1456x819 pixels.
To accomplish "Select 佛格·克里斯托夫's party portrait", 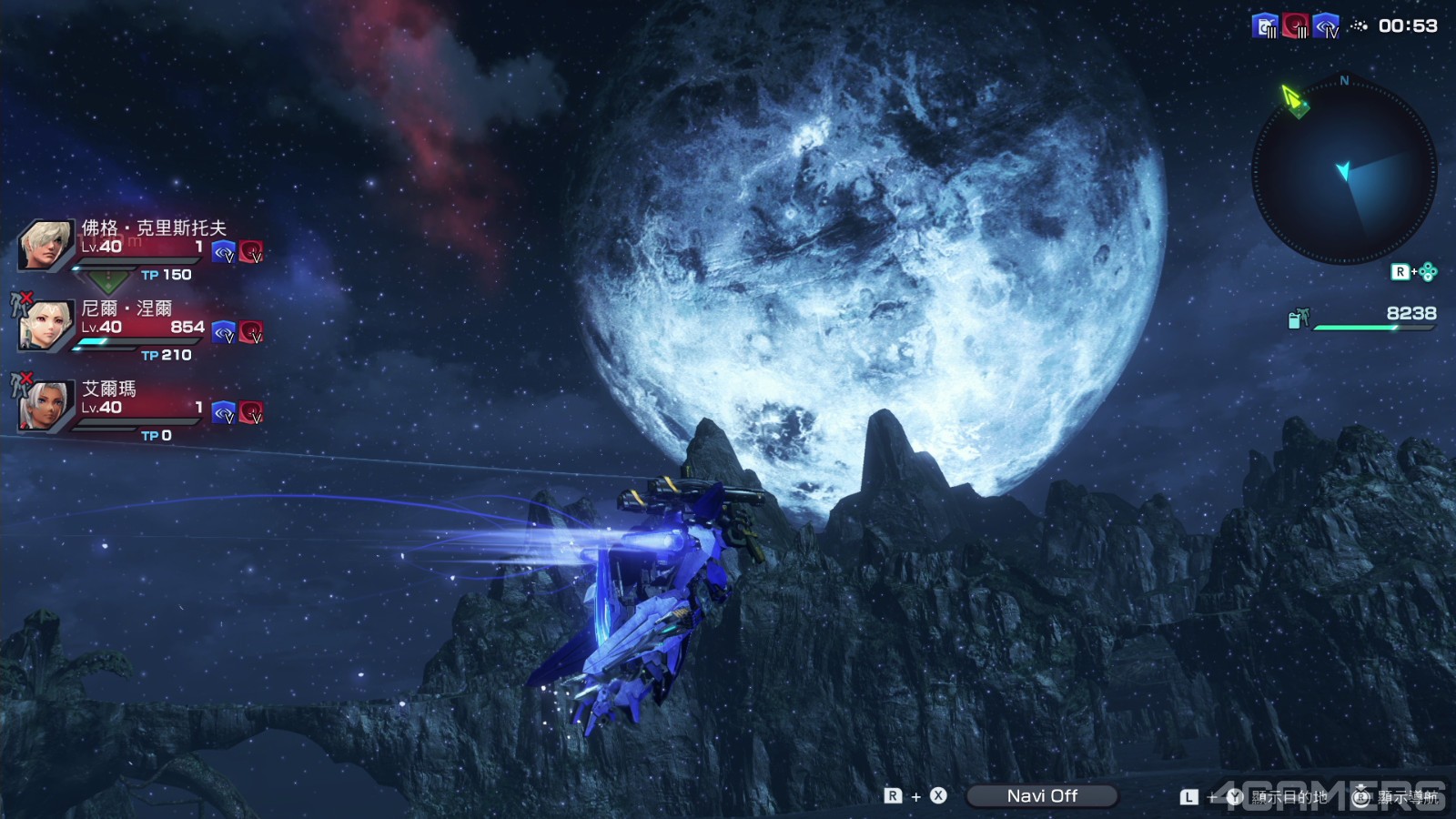I will tap(45, 244).
